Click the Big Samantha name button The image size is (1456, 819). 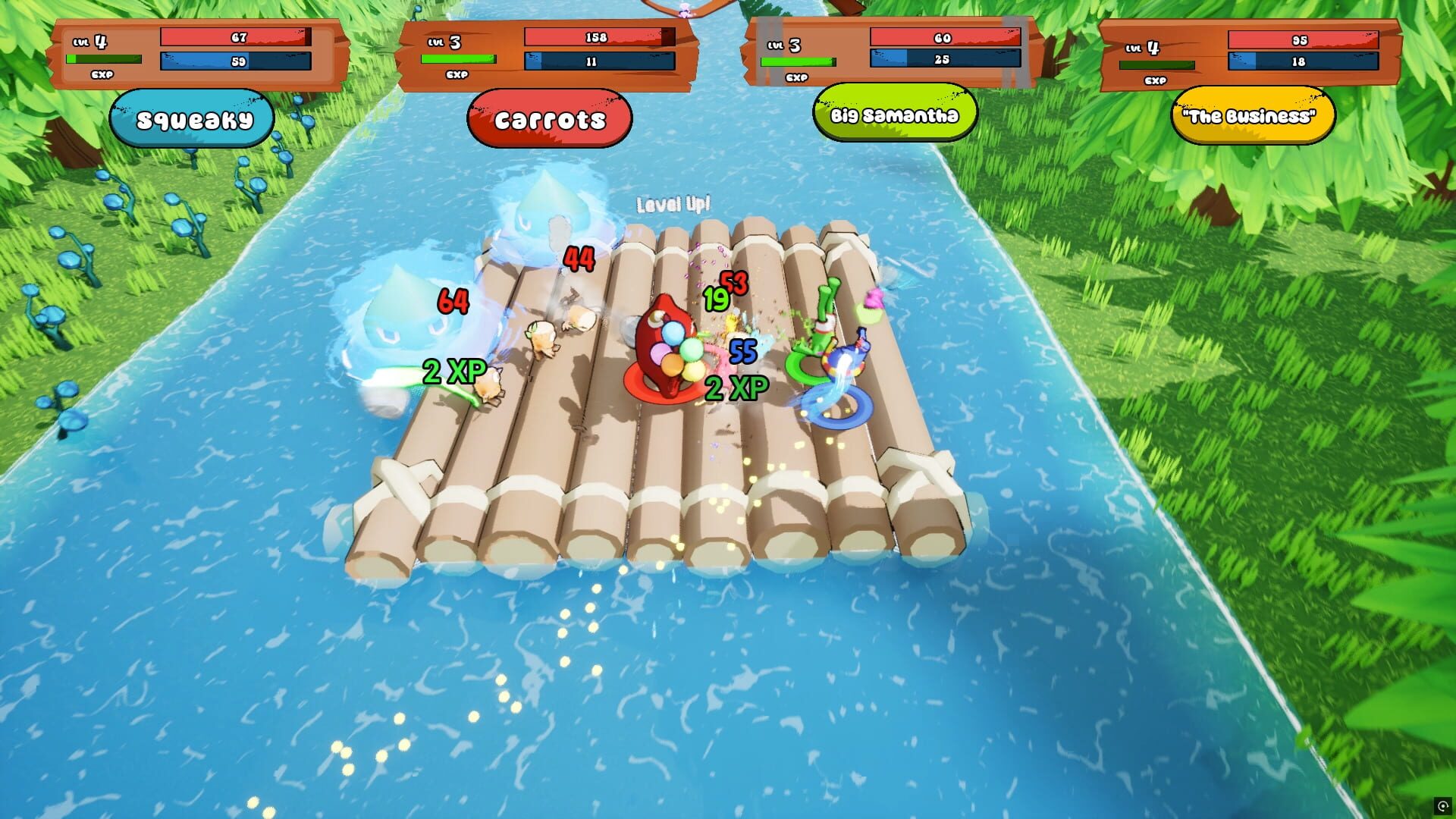coord(895,116)
